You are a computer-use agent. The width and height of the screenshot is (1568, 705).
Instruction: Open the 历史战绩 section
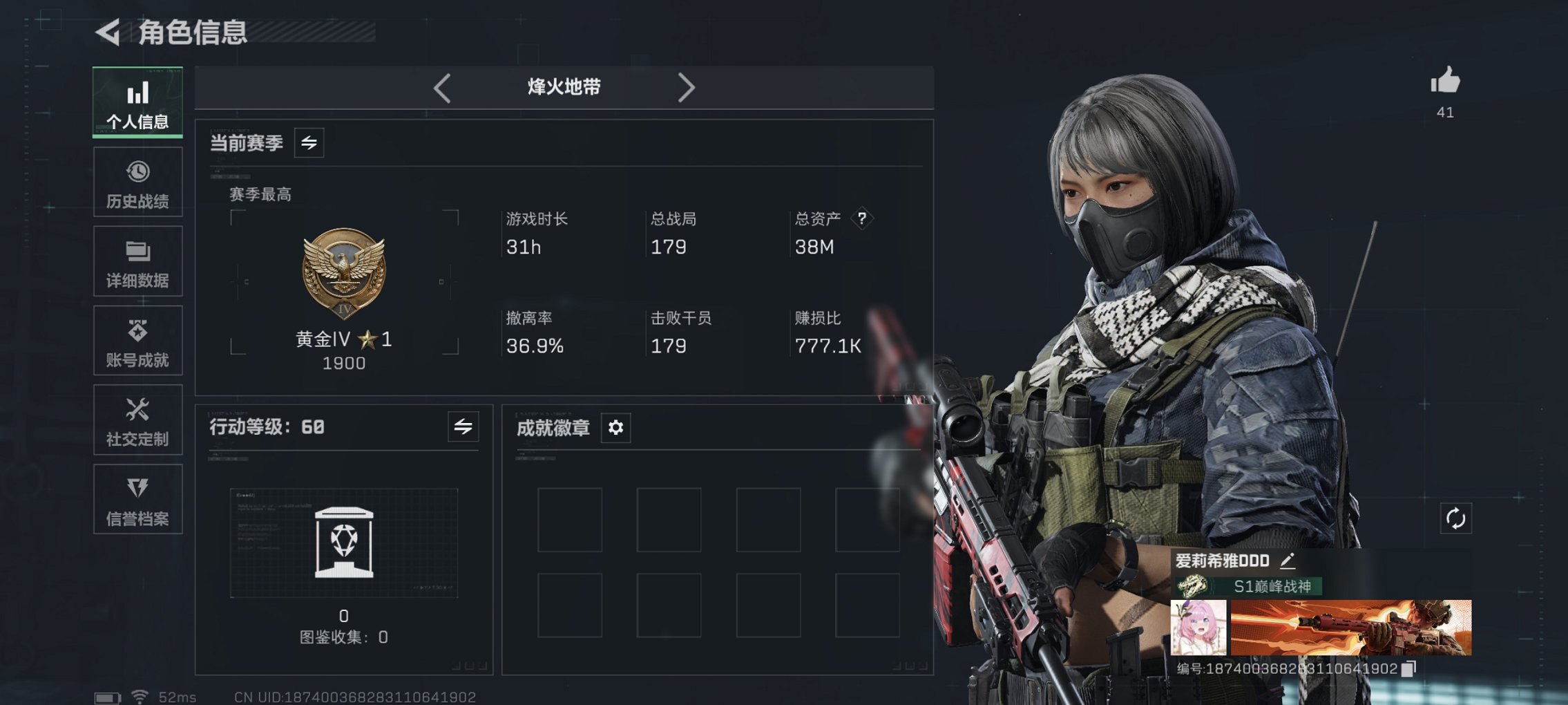tap(137, 182)
